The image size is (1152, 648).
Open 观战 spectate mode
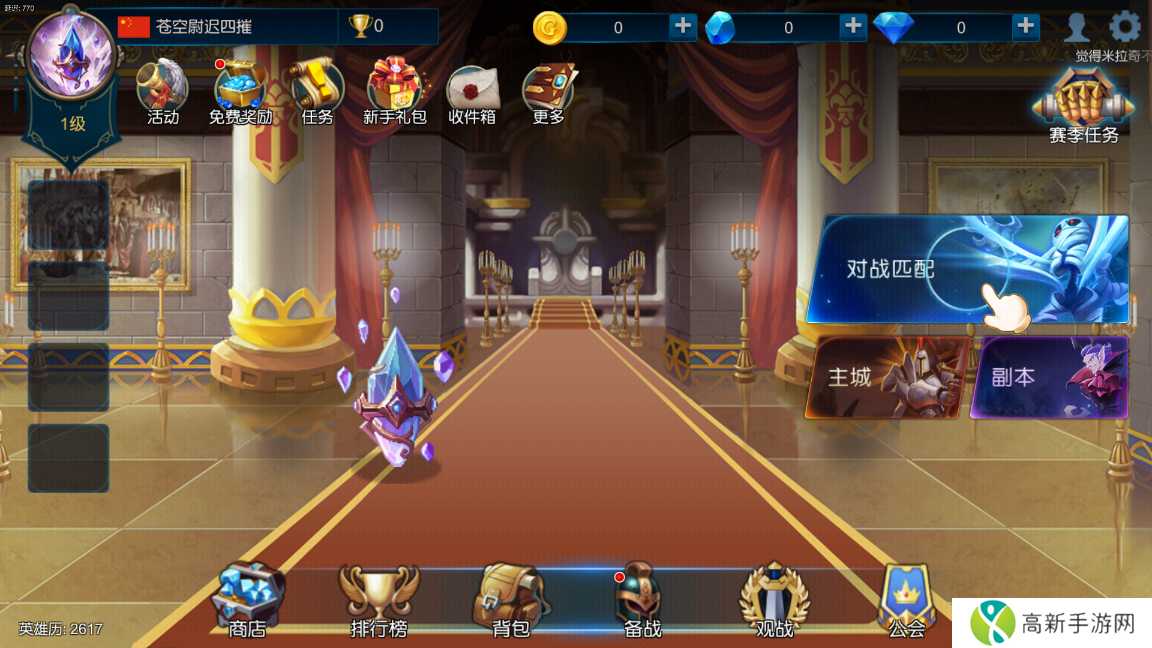click(774, 600)
